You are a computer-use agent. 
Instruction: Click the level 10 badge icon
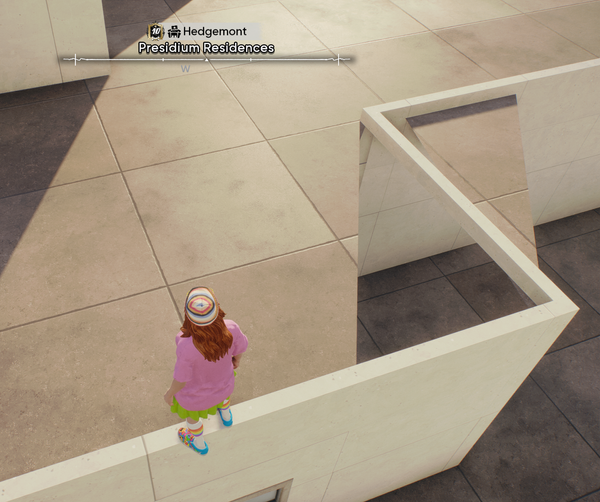(155, 32)
